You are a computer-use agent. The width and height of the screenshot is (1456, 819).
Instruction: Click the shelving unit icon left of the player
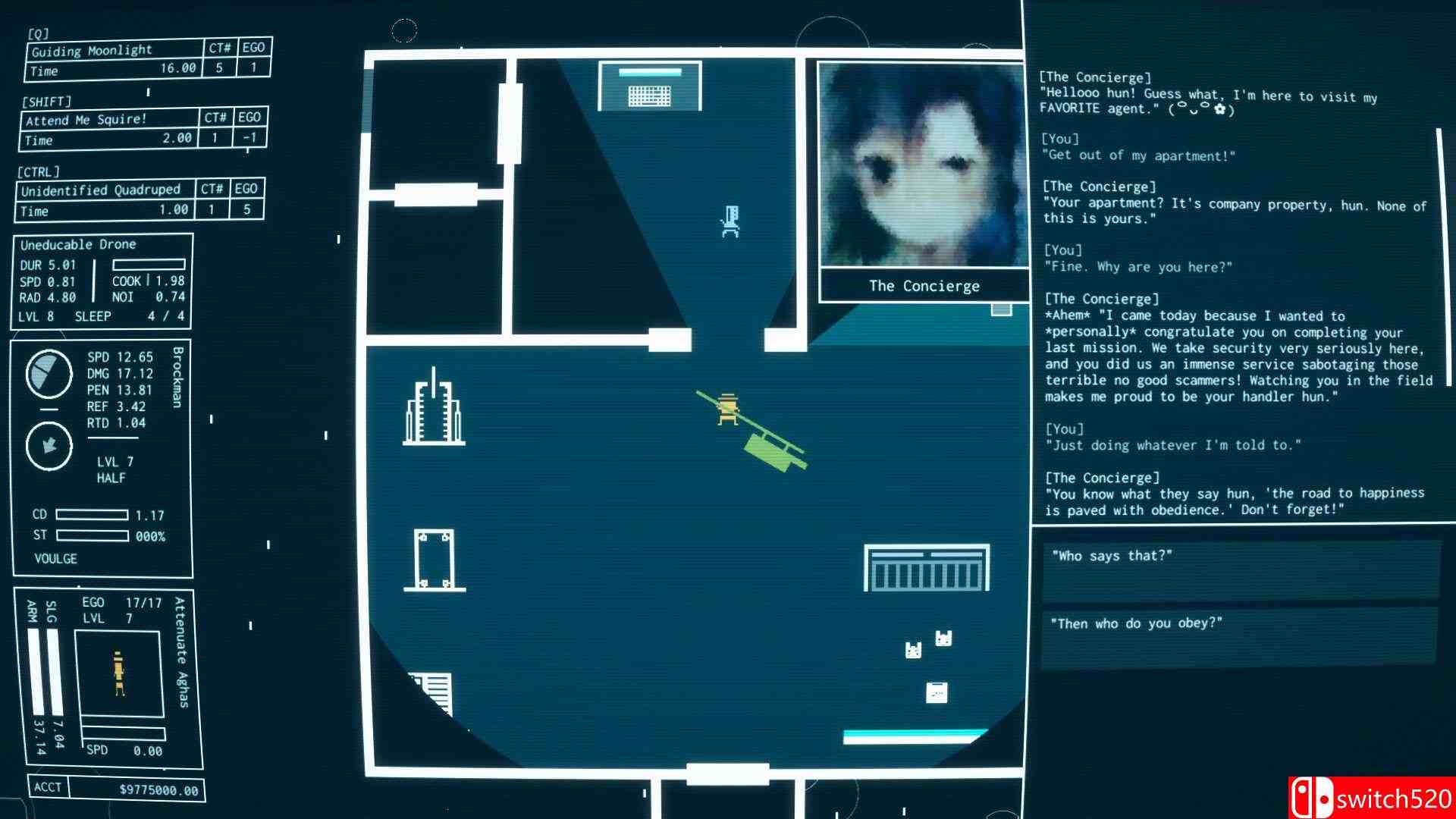click(435, 413)
